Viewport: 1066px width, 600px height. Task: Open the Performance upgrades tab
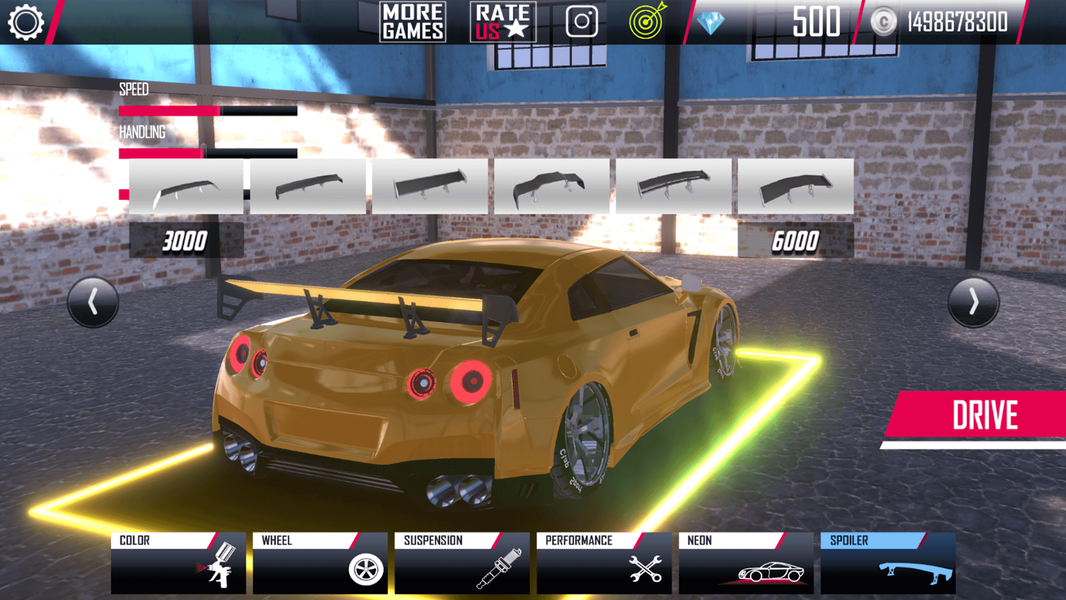click(x=604, y=563)
